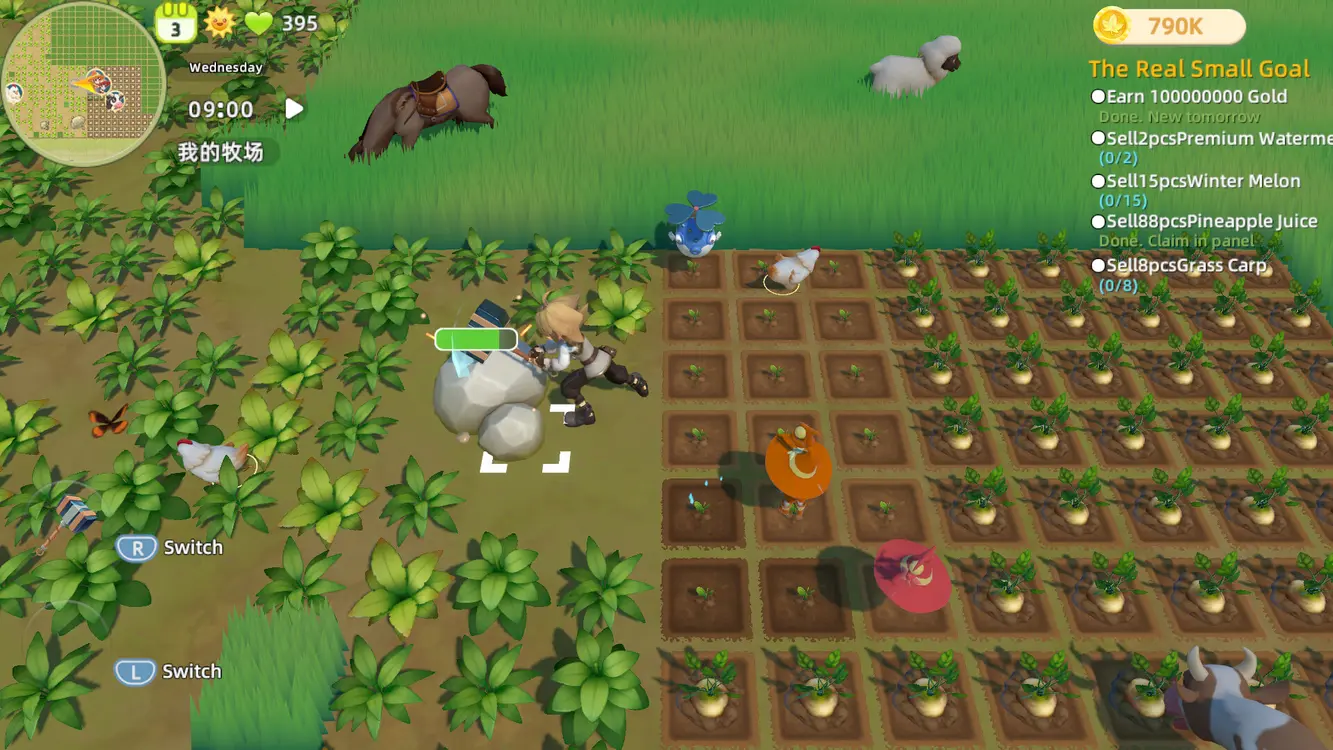
Task: Click the chicken icon on the minimap
Action: pos(14,91)
